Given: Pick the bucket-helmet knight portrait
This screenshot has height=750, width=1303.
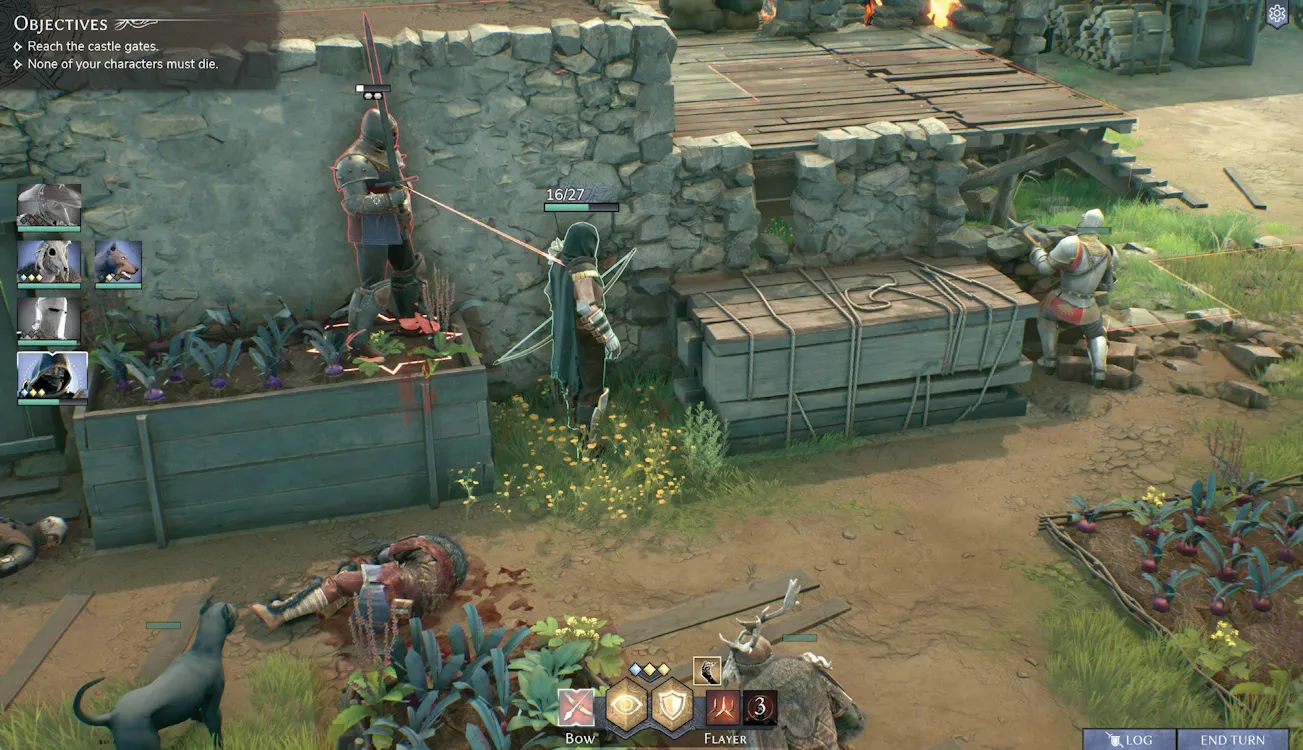Looking at the screenshot, I should tap(49, 319).
